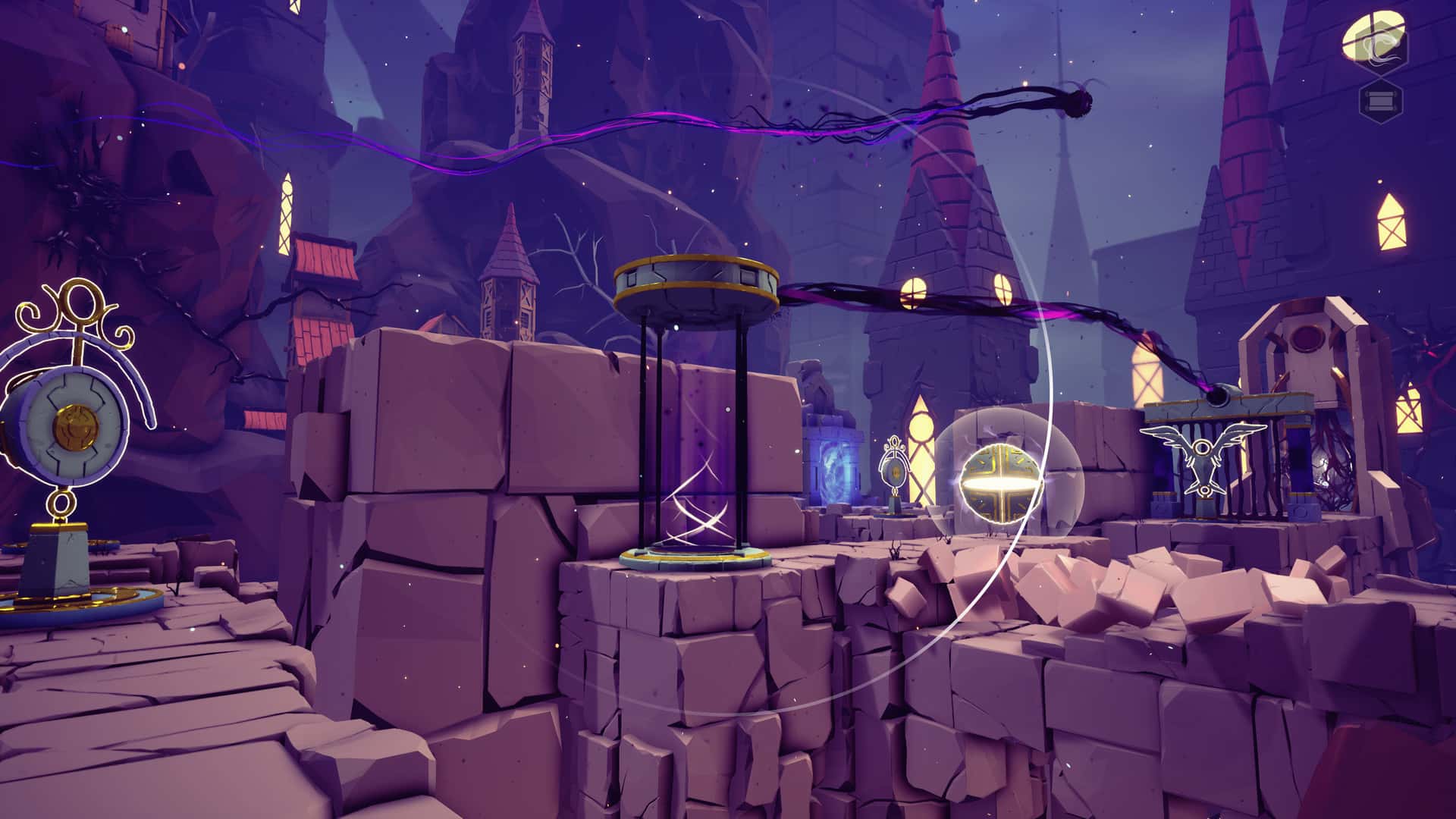
Task: Click the crescent ornament crowning the left relic
Action: coord(80,303)
